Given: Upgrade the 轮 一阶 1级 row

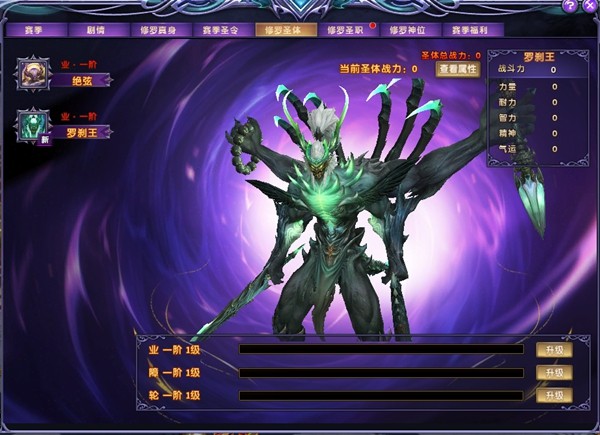Looking at the screenshot, I should 554,395.
